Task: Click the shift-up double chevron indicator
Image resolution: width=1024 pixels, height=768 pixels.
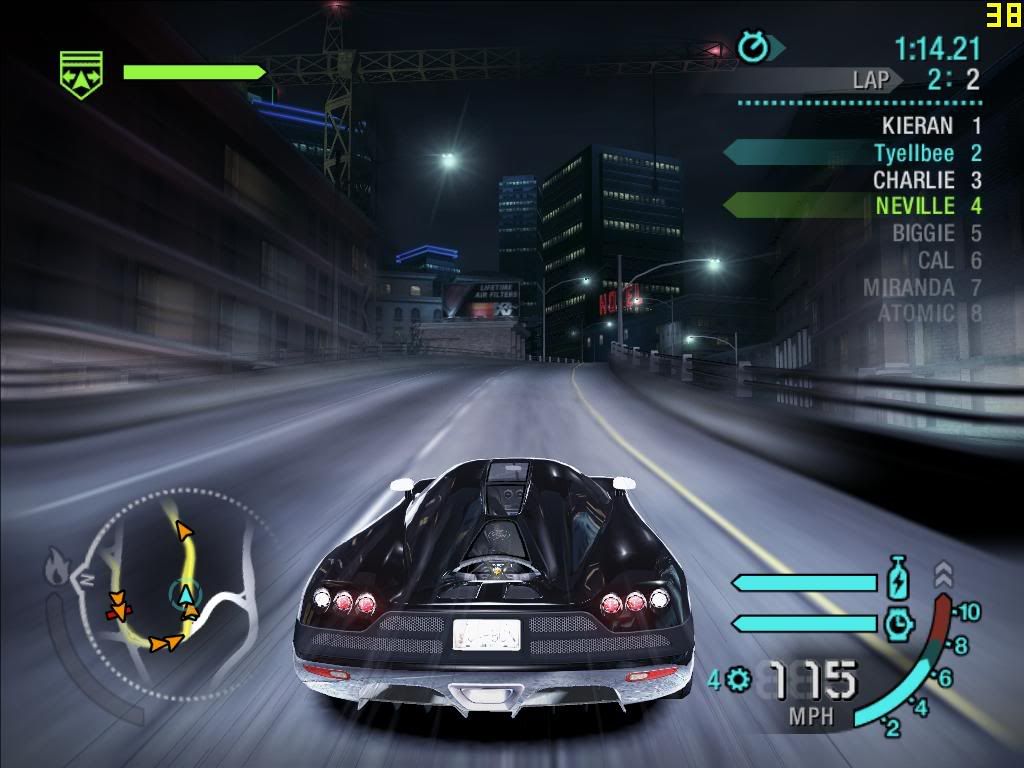Action: (x=943, y=574)
